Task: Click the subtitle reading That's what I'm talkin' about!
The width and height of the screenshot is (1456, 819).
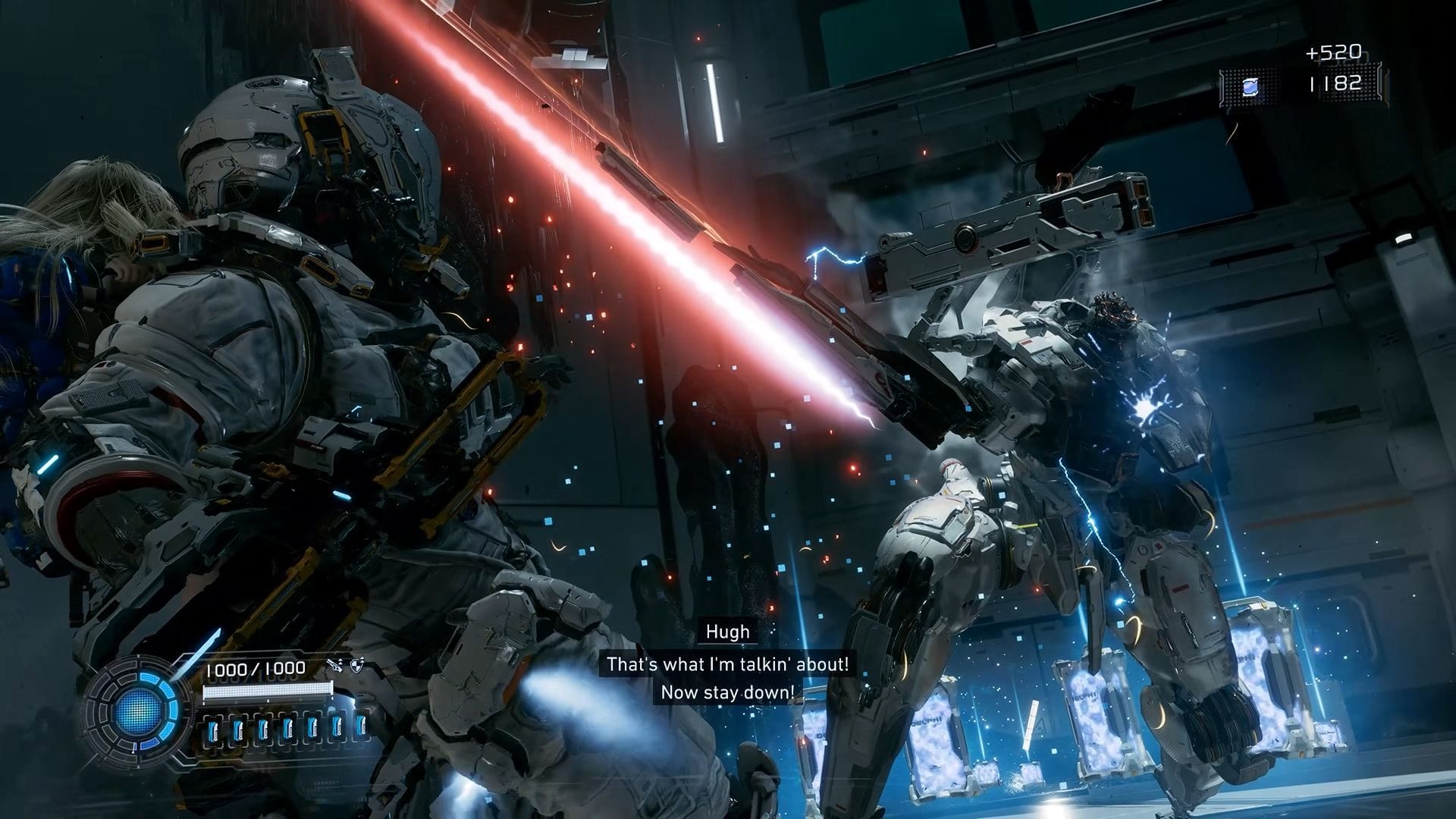Action: (x=727, y=662)
